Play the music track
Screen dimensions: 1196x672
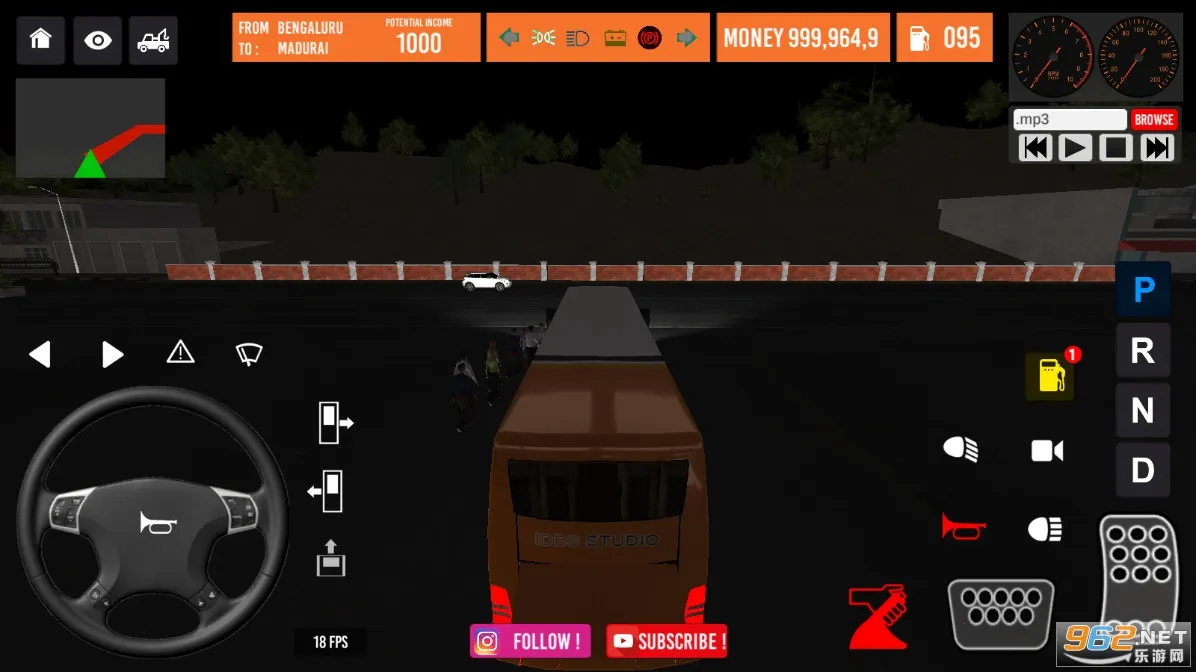click(1075, 148)
